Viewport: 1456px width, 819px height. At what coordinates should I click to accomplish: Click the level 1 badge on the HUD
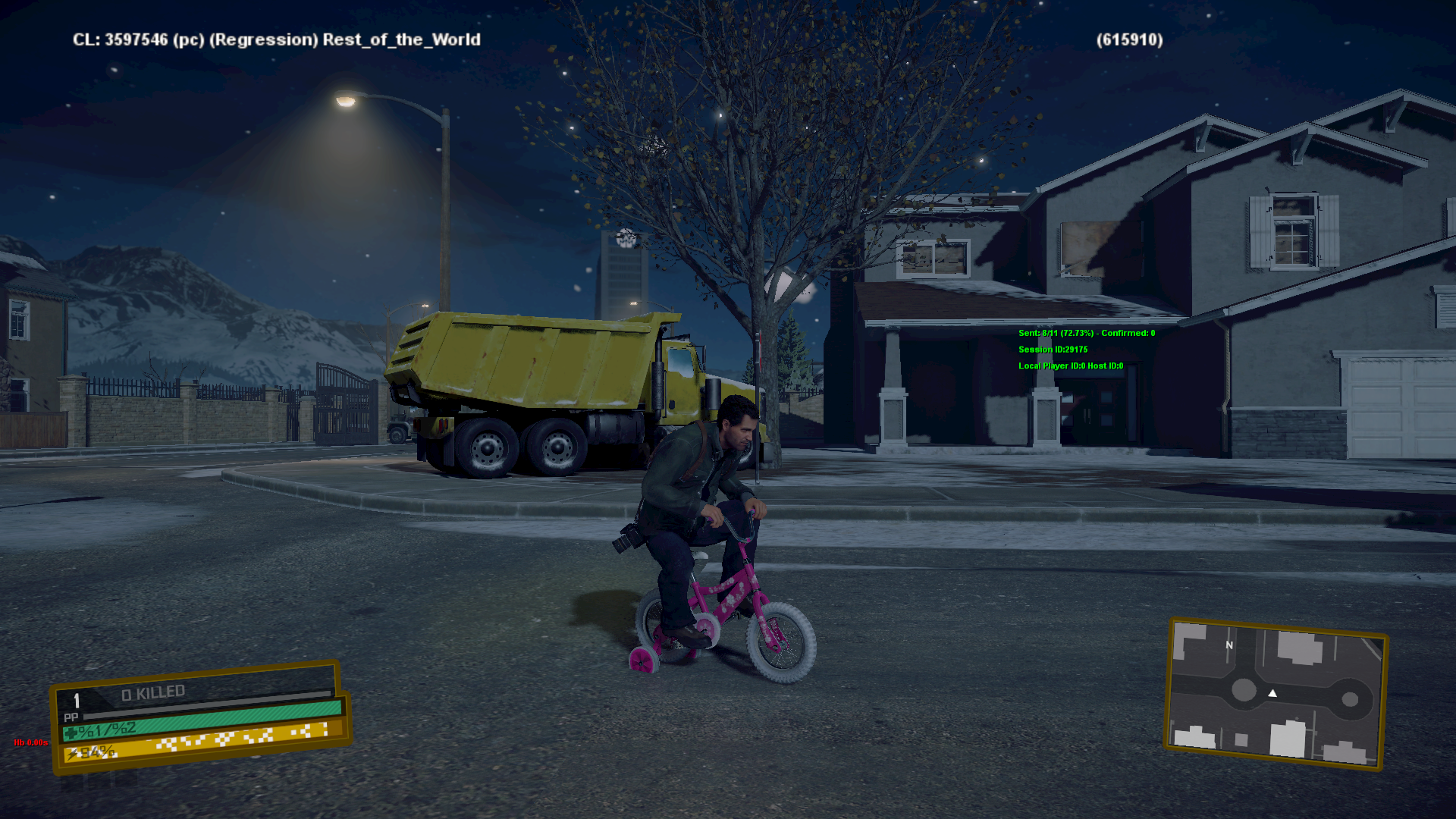(76, 699)
